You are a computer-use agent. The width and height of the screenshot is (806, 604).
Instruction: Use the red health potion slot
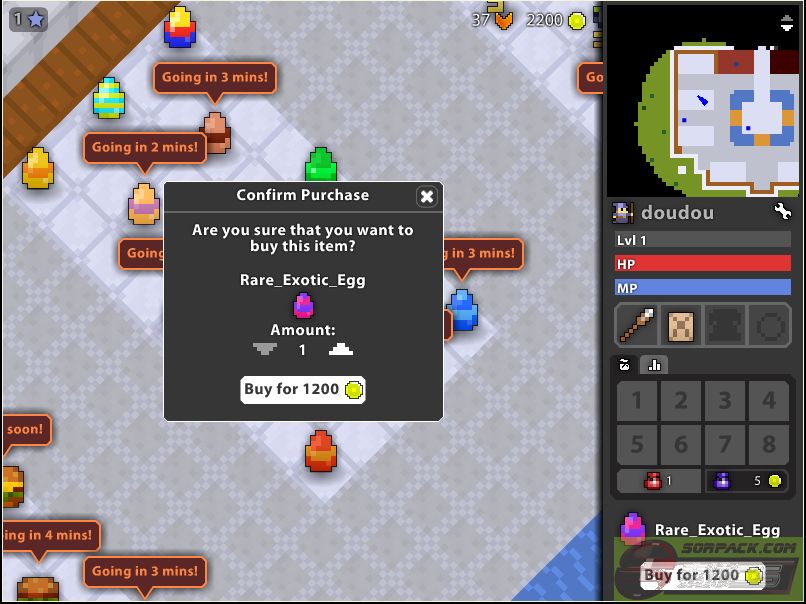tap(658, 481)
